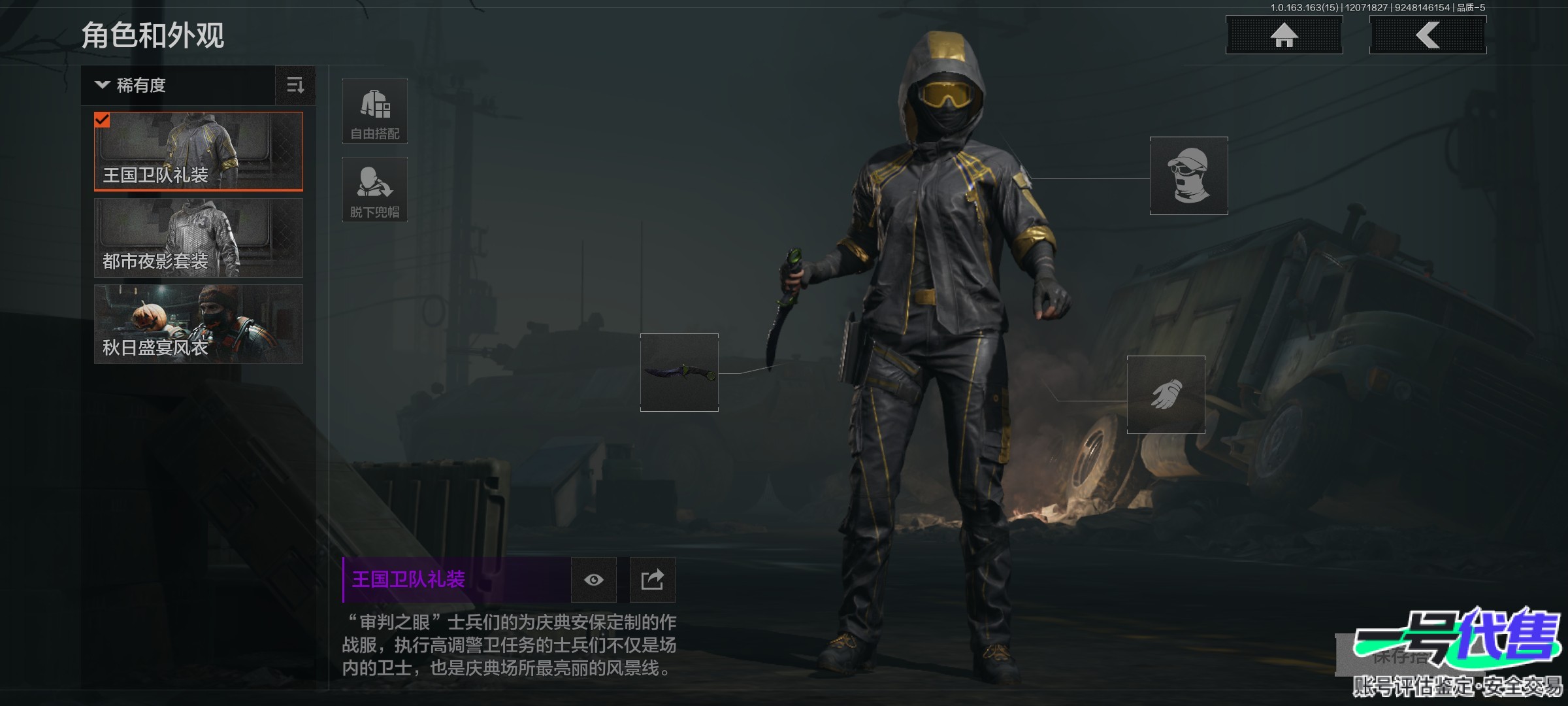The height and width of the screenshot is (706, 1568).
Task: Share the current outfit
Action: point(652,580)
